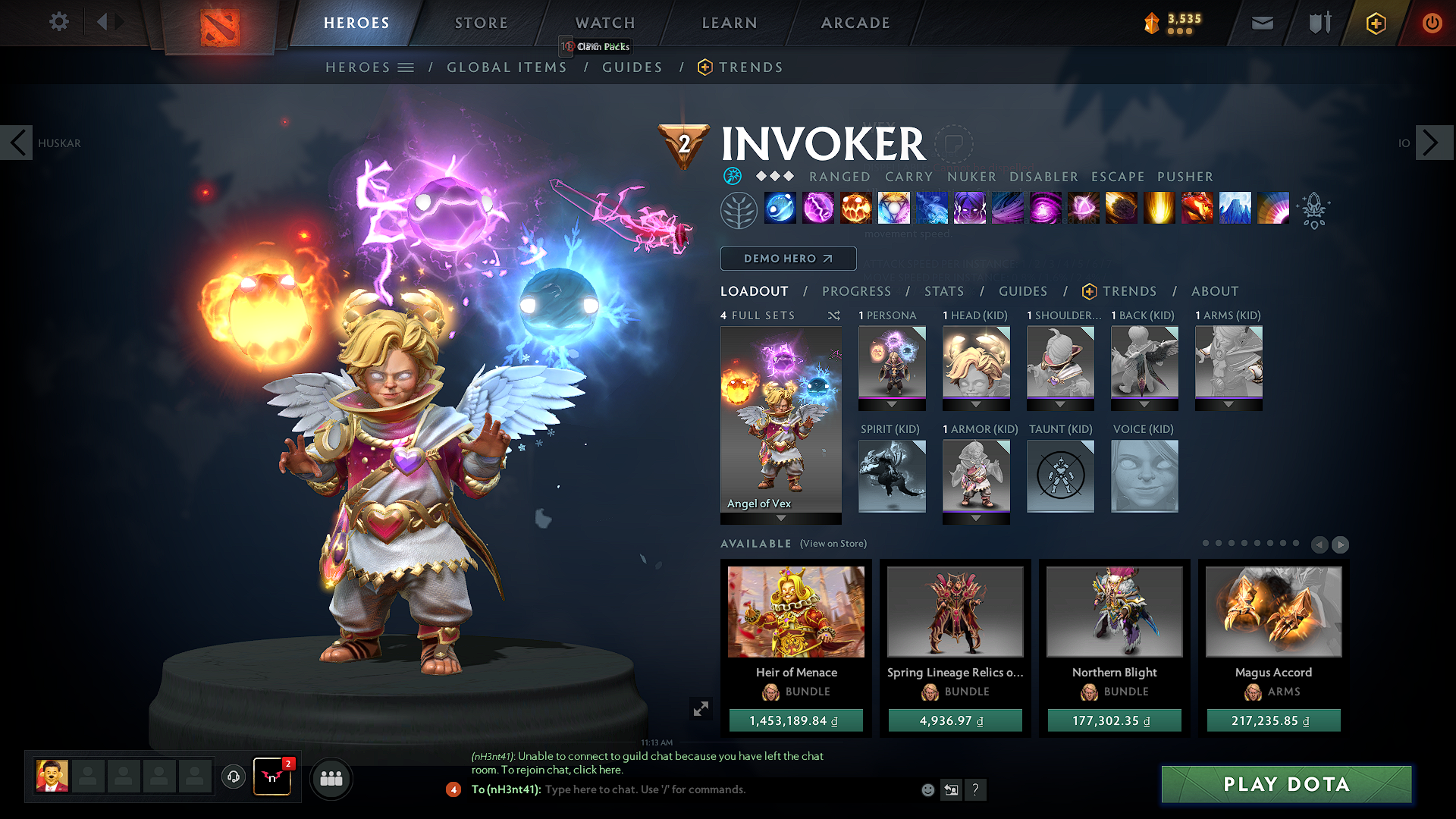The image size is (1456, 819).
Task: Open the Heroes hamburger menu
Action: pyautogui.click(x=407, y=67)
